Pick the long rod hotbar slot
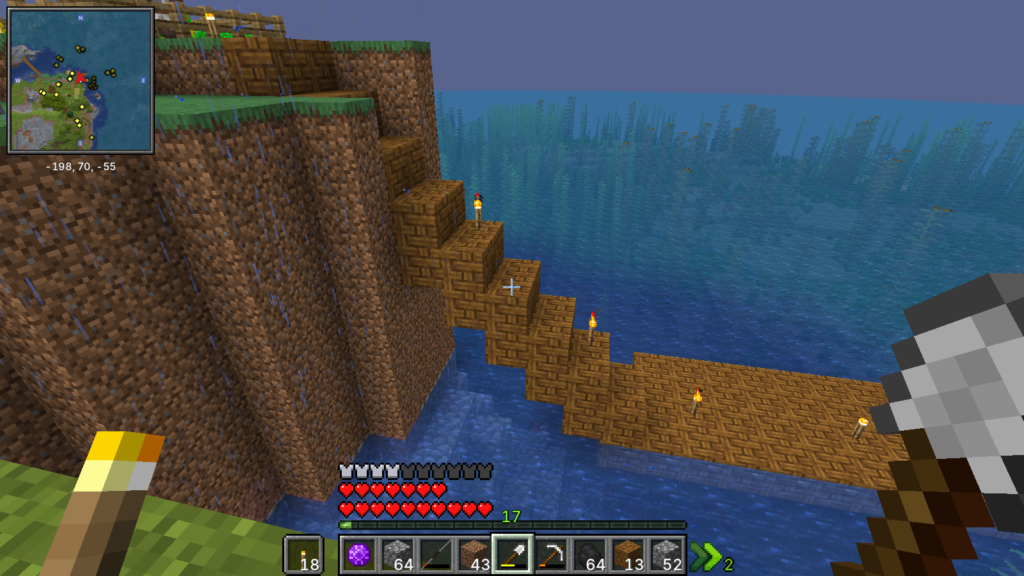Viewport: 1024px width, 576px height. point(436,554)
